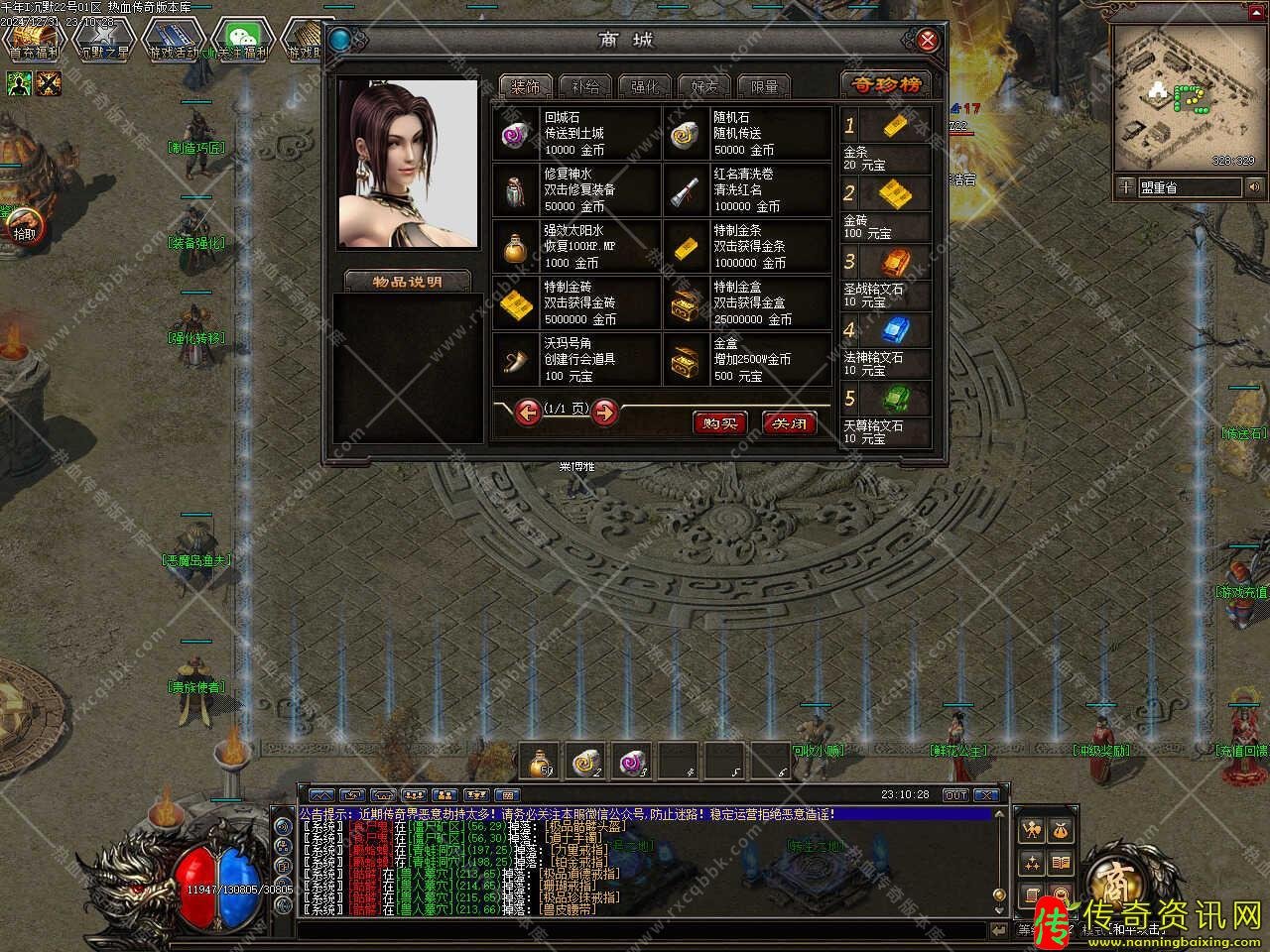Select the 限量 tab
Viewport: 1270px width, 952px height.
coord(764,86)
